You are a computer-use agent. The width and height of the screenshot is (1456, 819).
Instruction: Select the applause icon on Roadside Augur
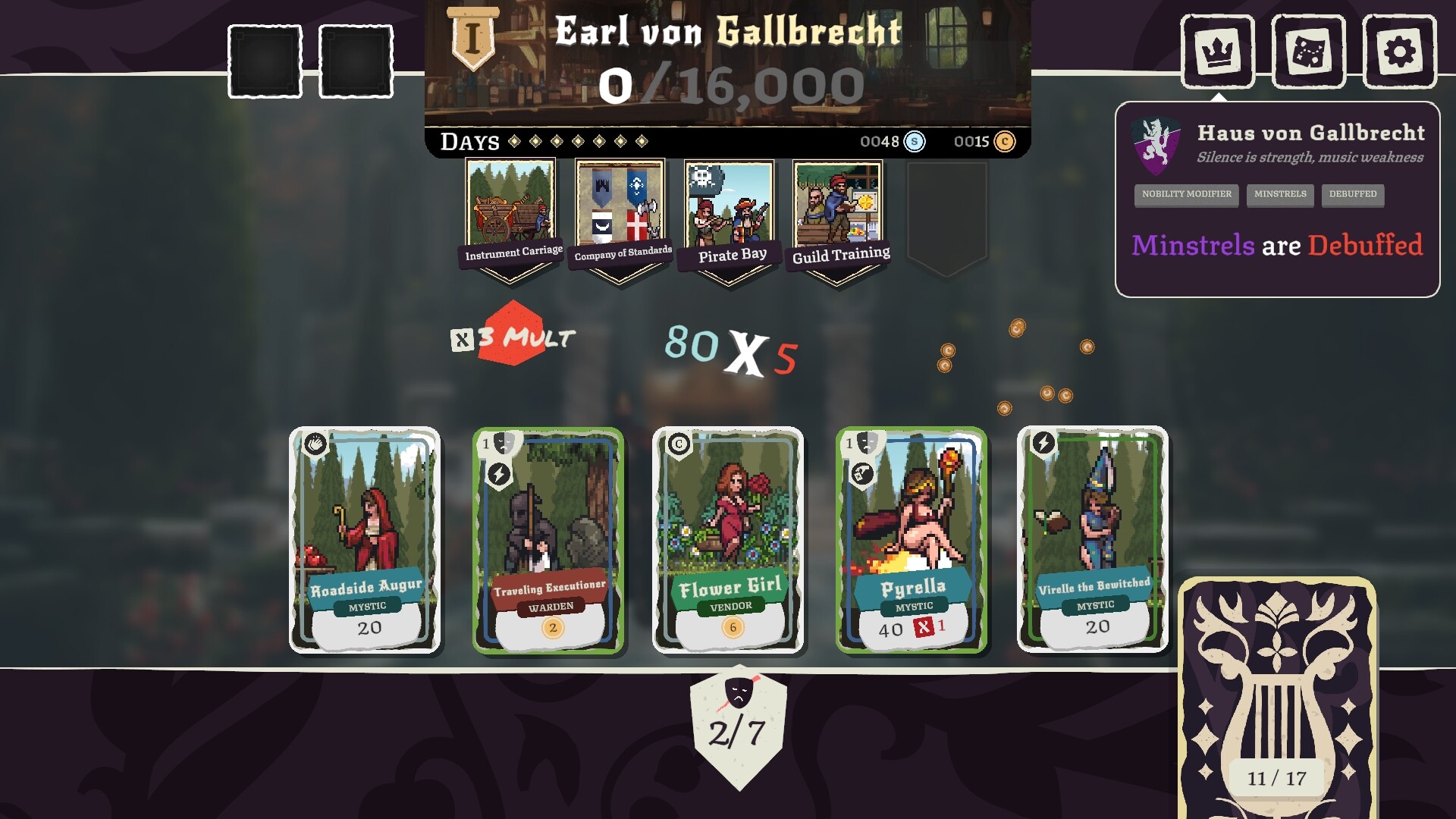316,444
